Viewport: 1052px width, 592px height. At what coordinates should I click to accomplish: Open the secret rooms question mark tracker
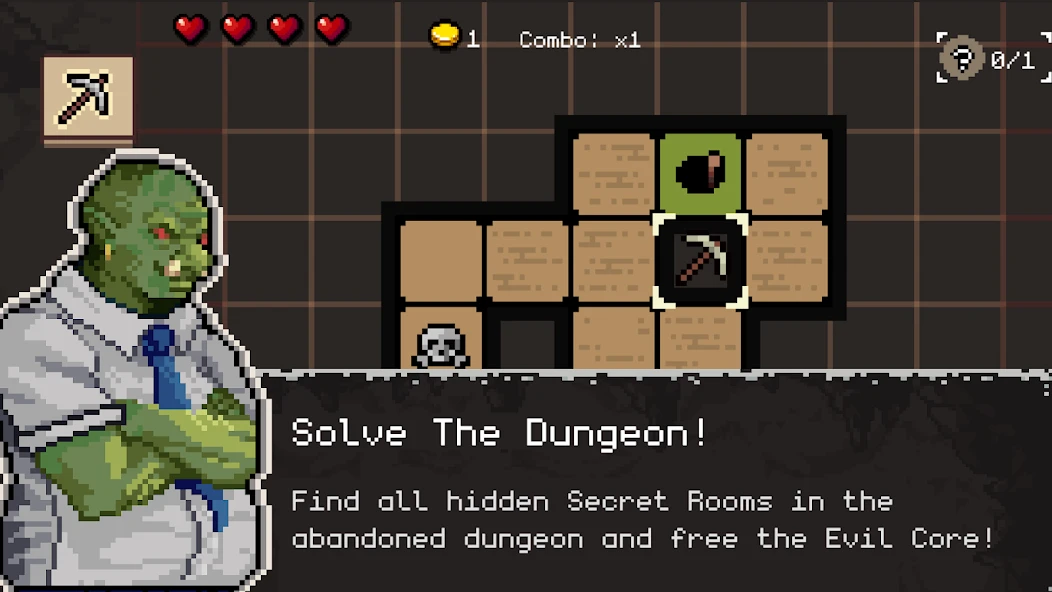[x=962, y=60]
